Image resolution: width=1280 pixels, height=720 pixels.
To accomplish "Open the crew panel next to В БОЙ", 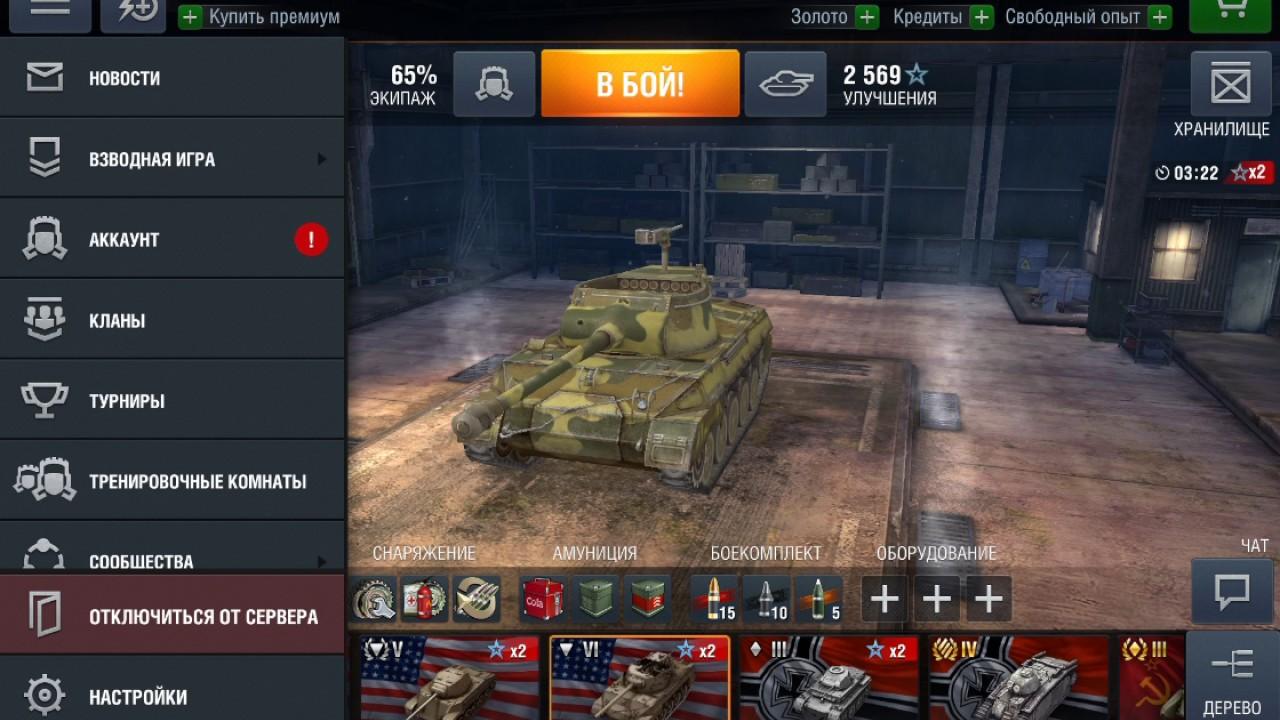I will 494,84.
